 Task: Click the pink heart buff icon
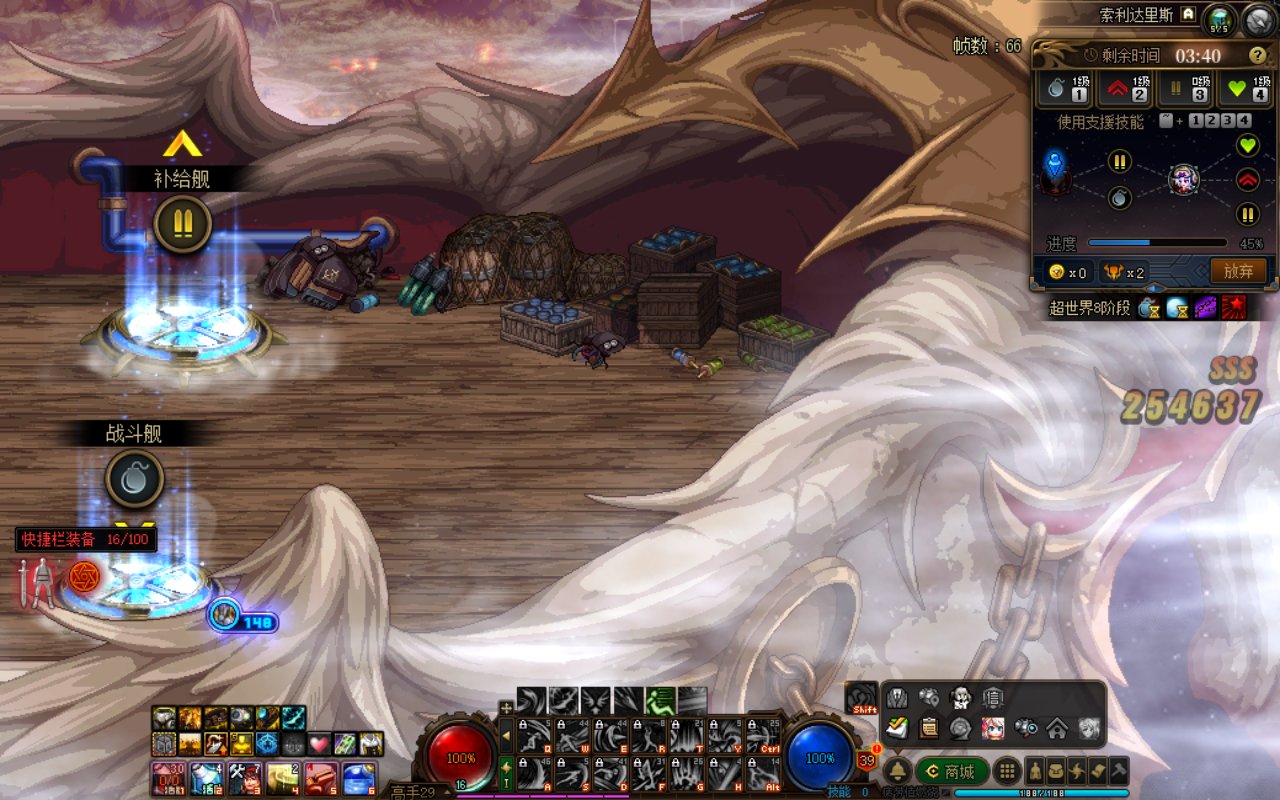[318, 744]
